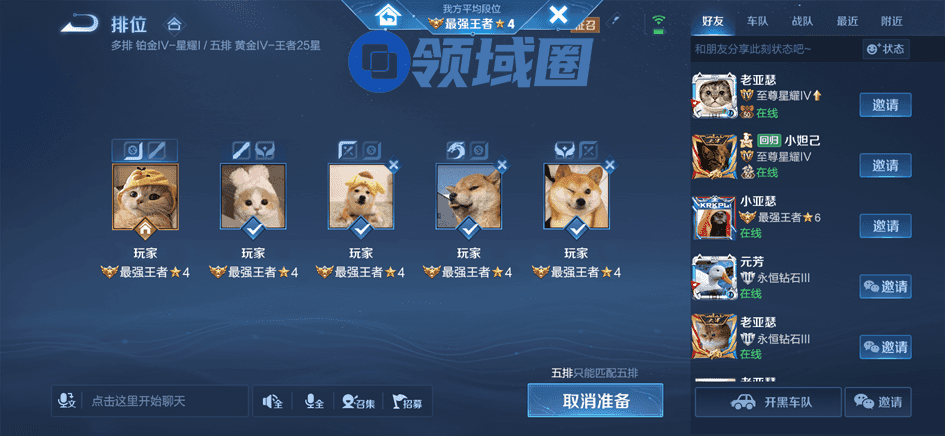The image size is (945, 436).
Task: Open the 开黑车队 team convoy button
Action: [768, 402]
